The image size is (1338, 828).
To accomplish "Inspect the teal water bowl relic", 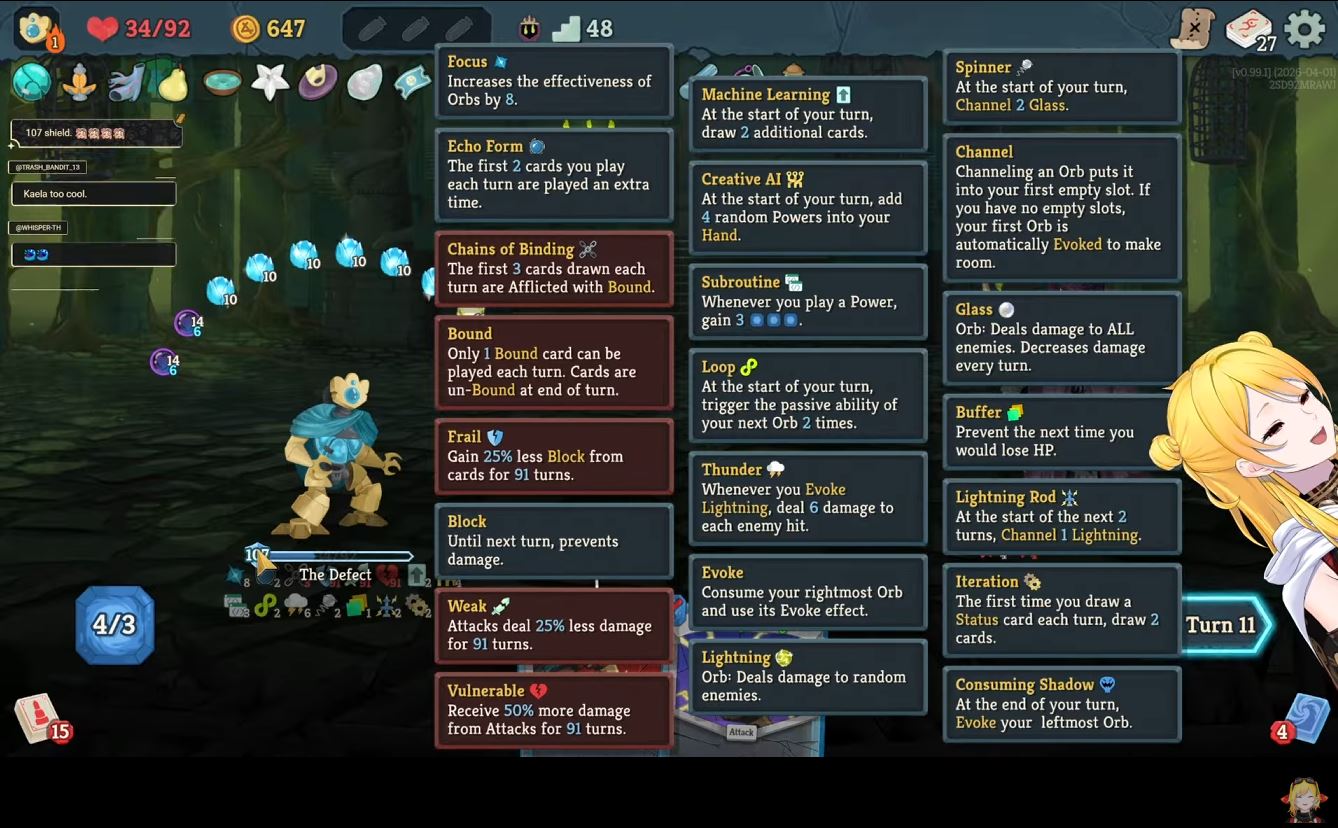I will tap(222, 82).
